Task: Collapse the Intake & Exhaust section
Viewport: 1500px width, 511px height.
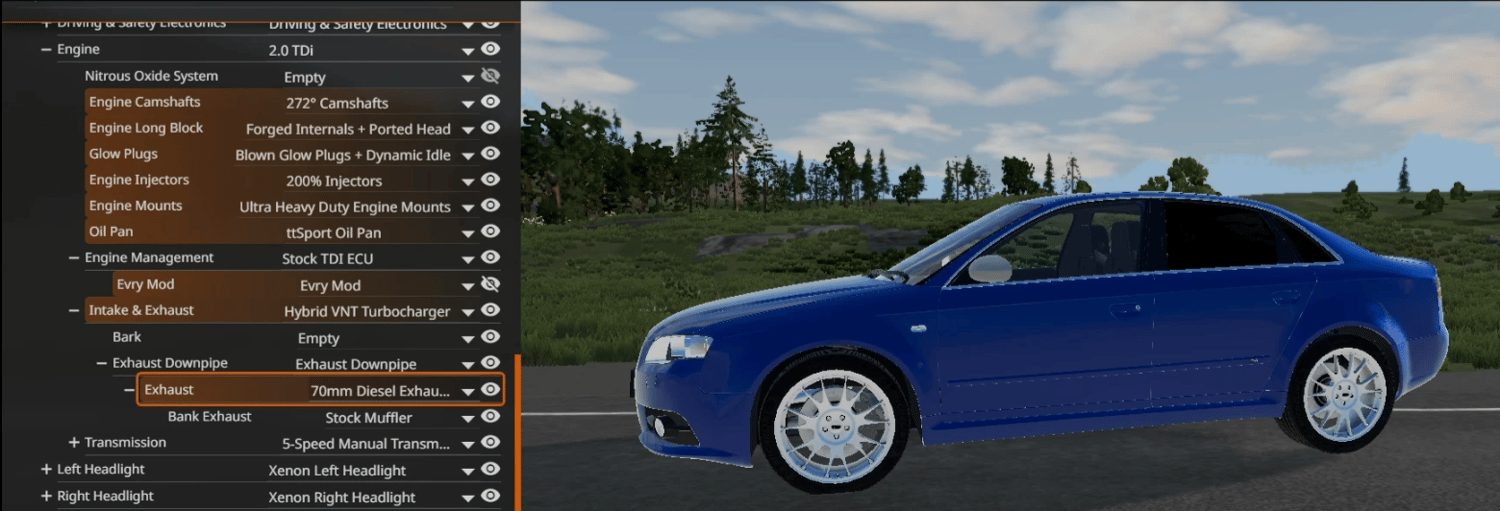Action: click(x=74, y=311)
